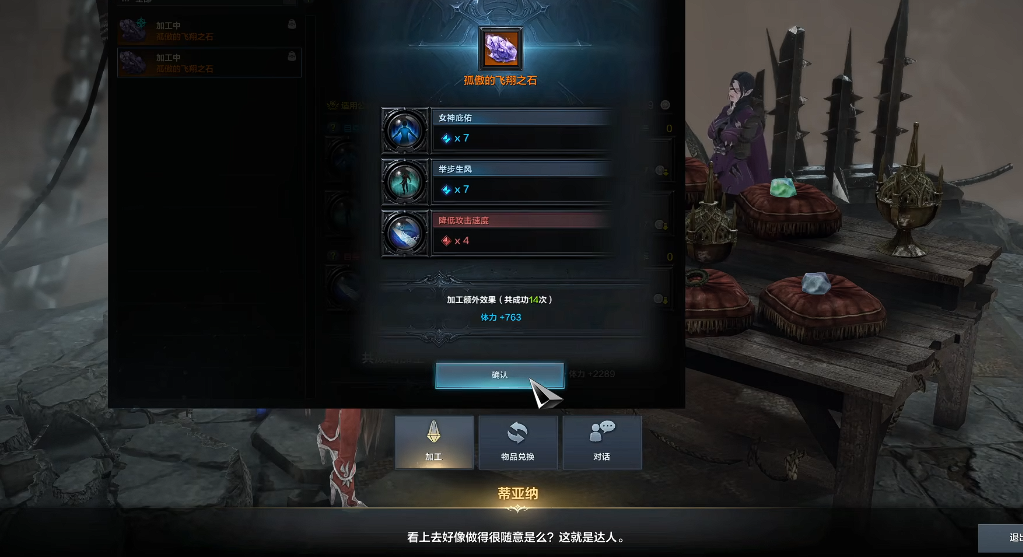This screenshot has height=557, width=1023.
Task: Confirm the faceting result with 确认
Action: click(499, 375)
